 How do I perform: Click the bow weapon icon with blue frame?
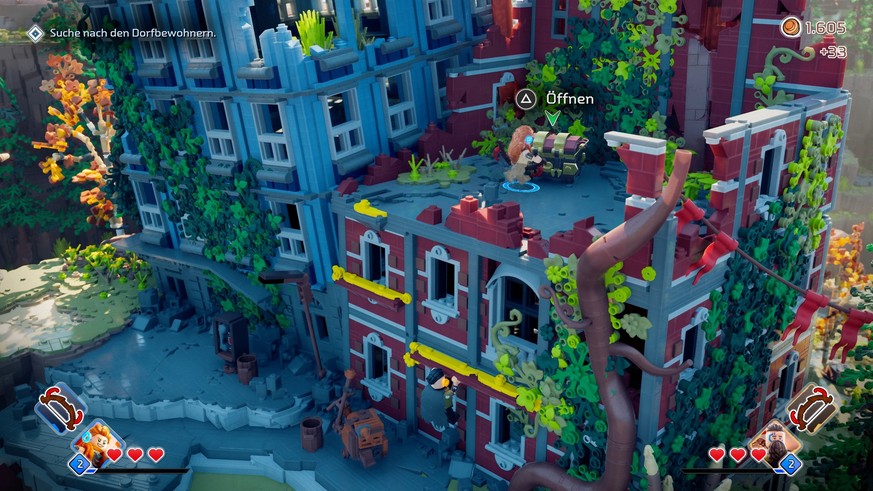[58, 410]
